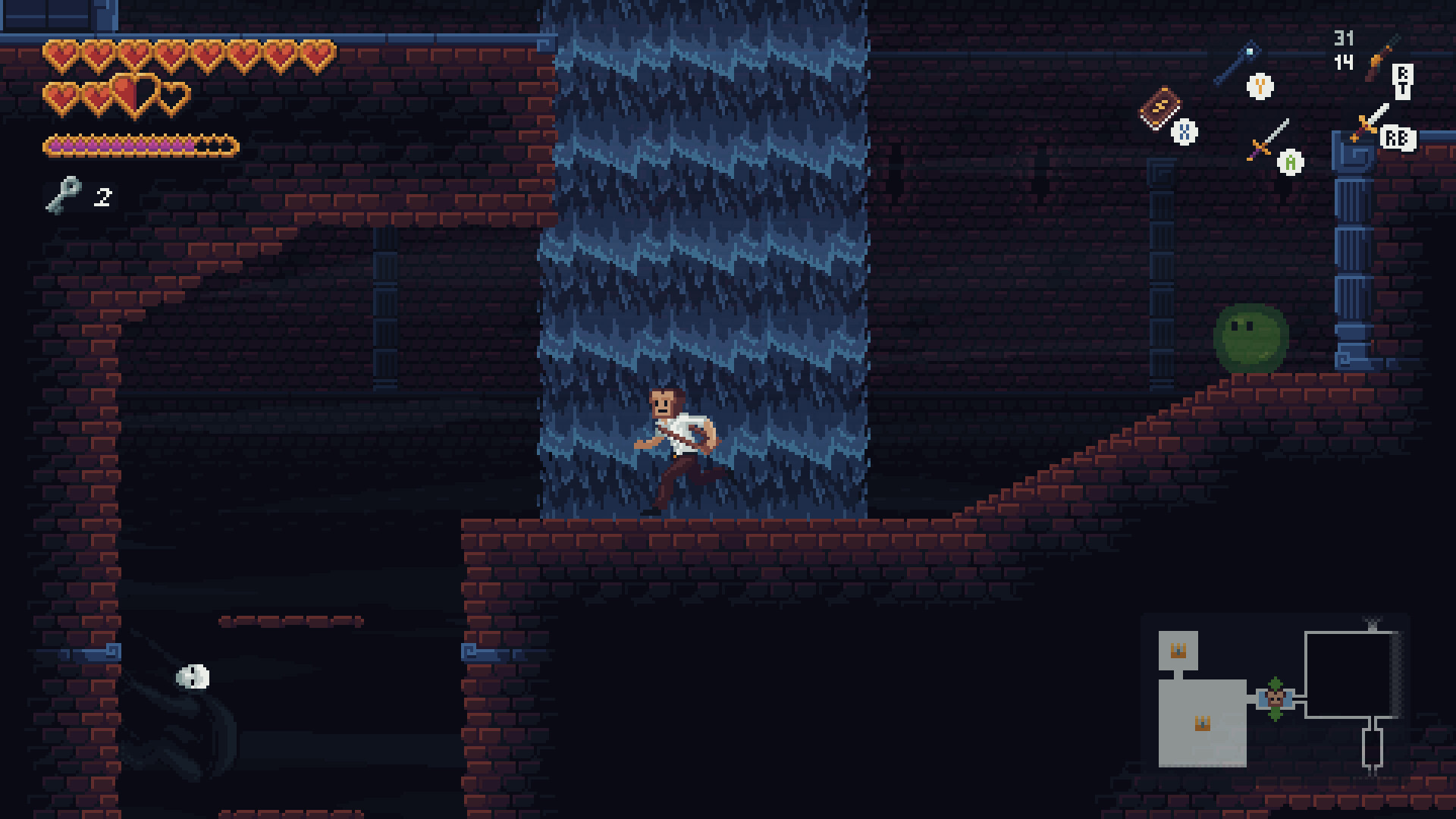Click the rifle icon next to the RT prompt
Viewport: 1456px width, 819px height.
point(1378,58)
